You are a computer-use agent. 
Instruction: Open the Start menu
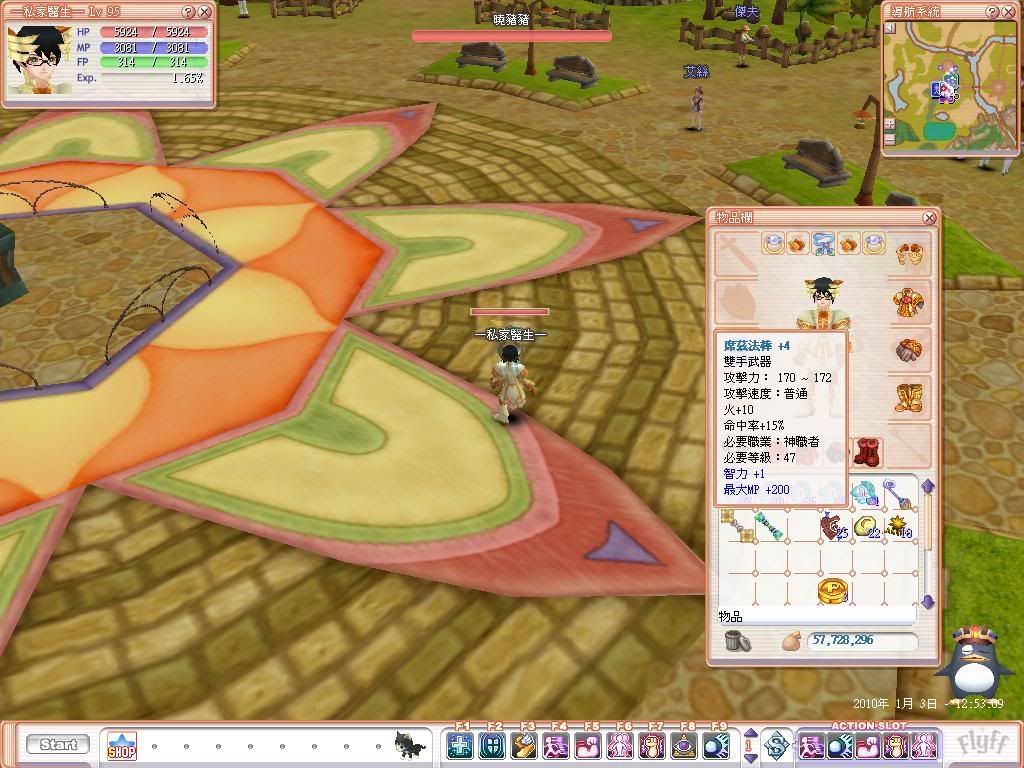click(x=58, y=745)
